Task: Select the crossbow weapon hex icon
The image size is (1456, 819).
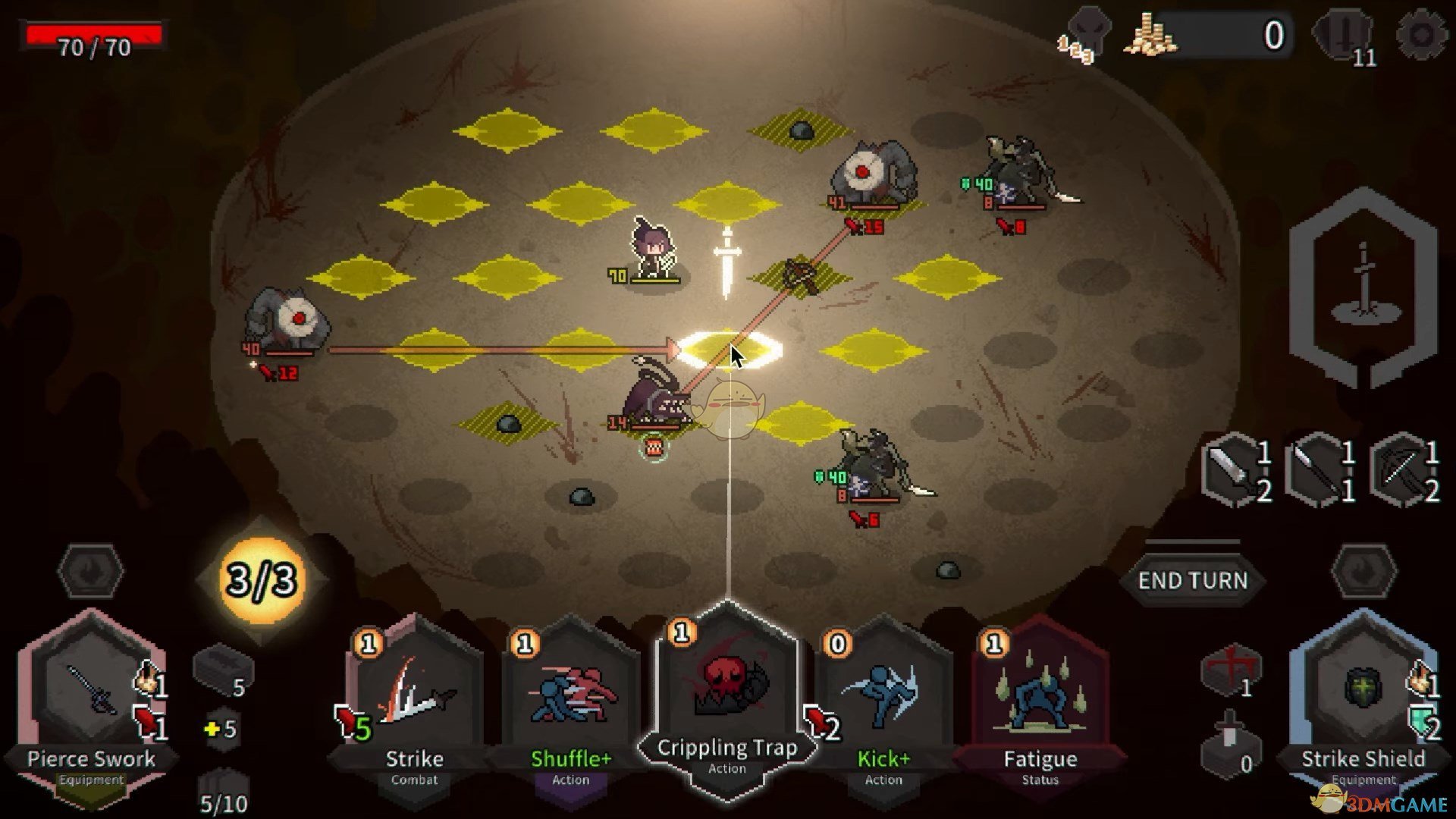Action: tap(1405, 470)
